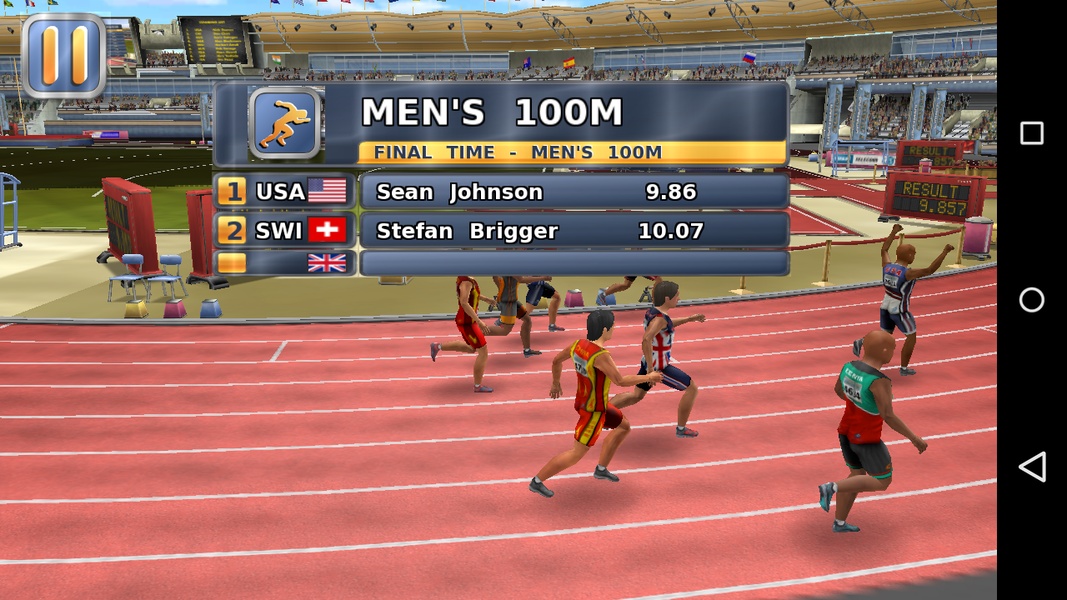Image resolution: width=1067 pixels, height=600 pixels.
Task: Select Stefan Brigger's second place result row
Action: click(x=573, y=231)
